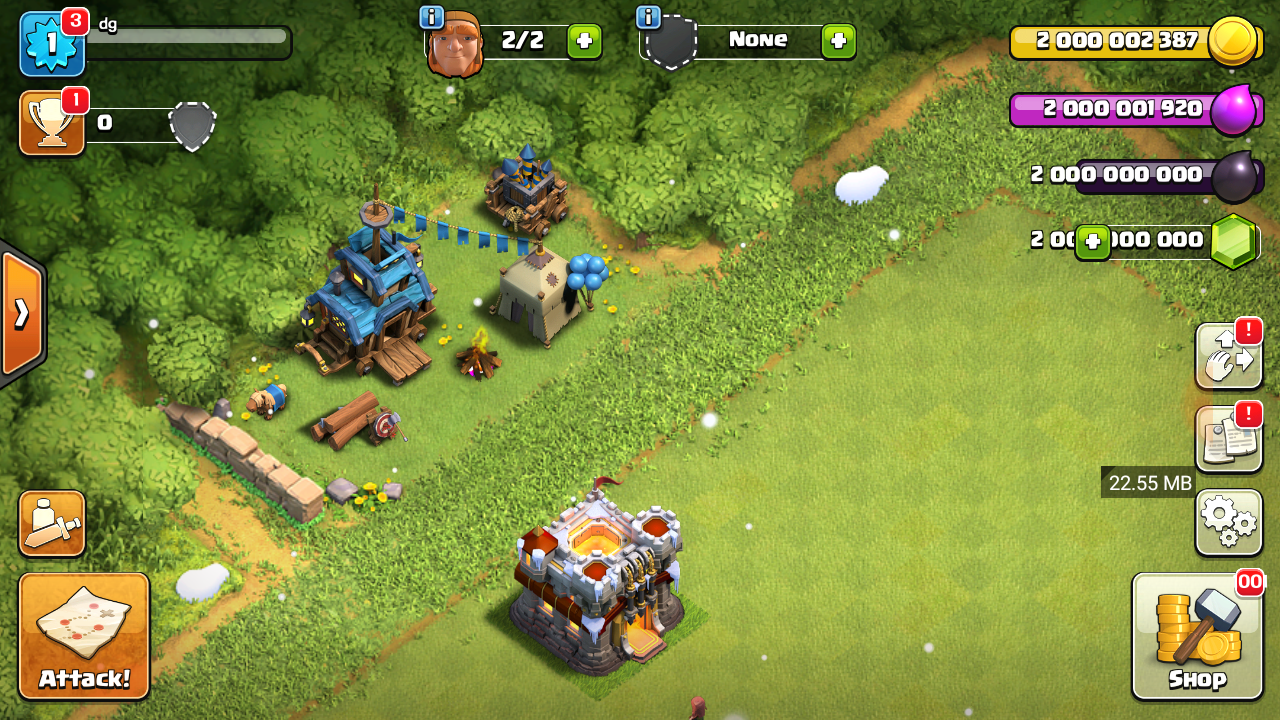The width and height of the screenshot is (1280, 720).
Task: Open the trophy league button
Action: pyautogui.click(x=52, y=123)
